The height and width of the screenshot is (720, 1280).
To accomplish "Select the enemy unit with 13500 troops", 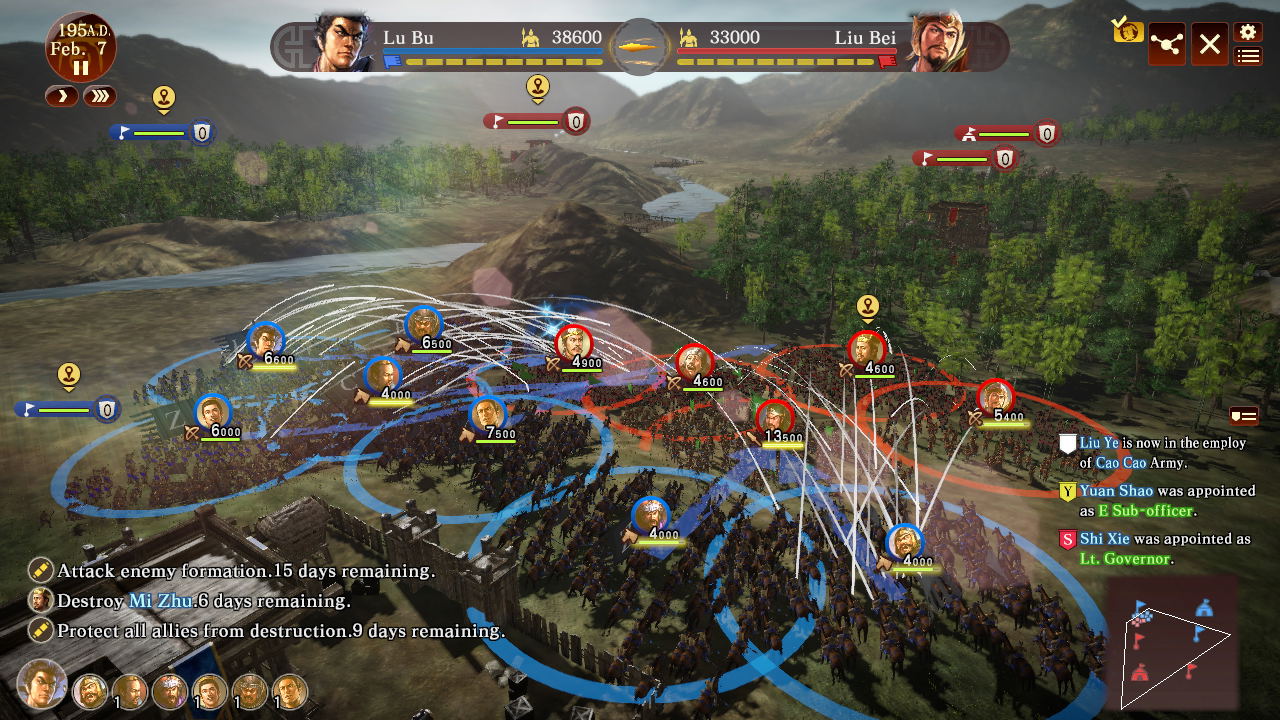I will [775, 418].
